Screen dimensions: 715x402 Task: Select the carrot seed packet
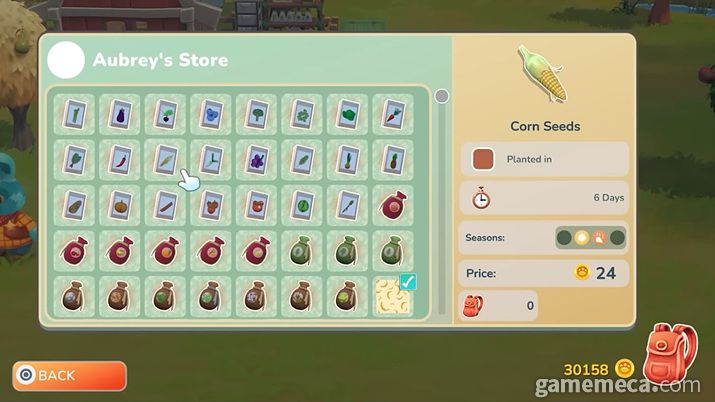pyautogui.click(x=392, y=113)
